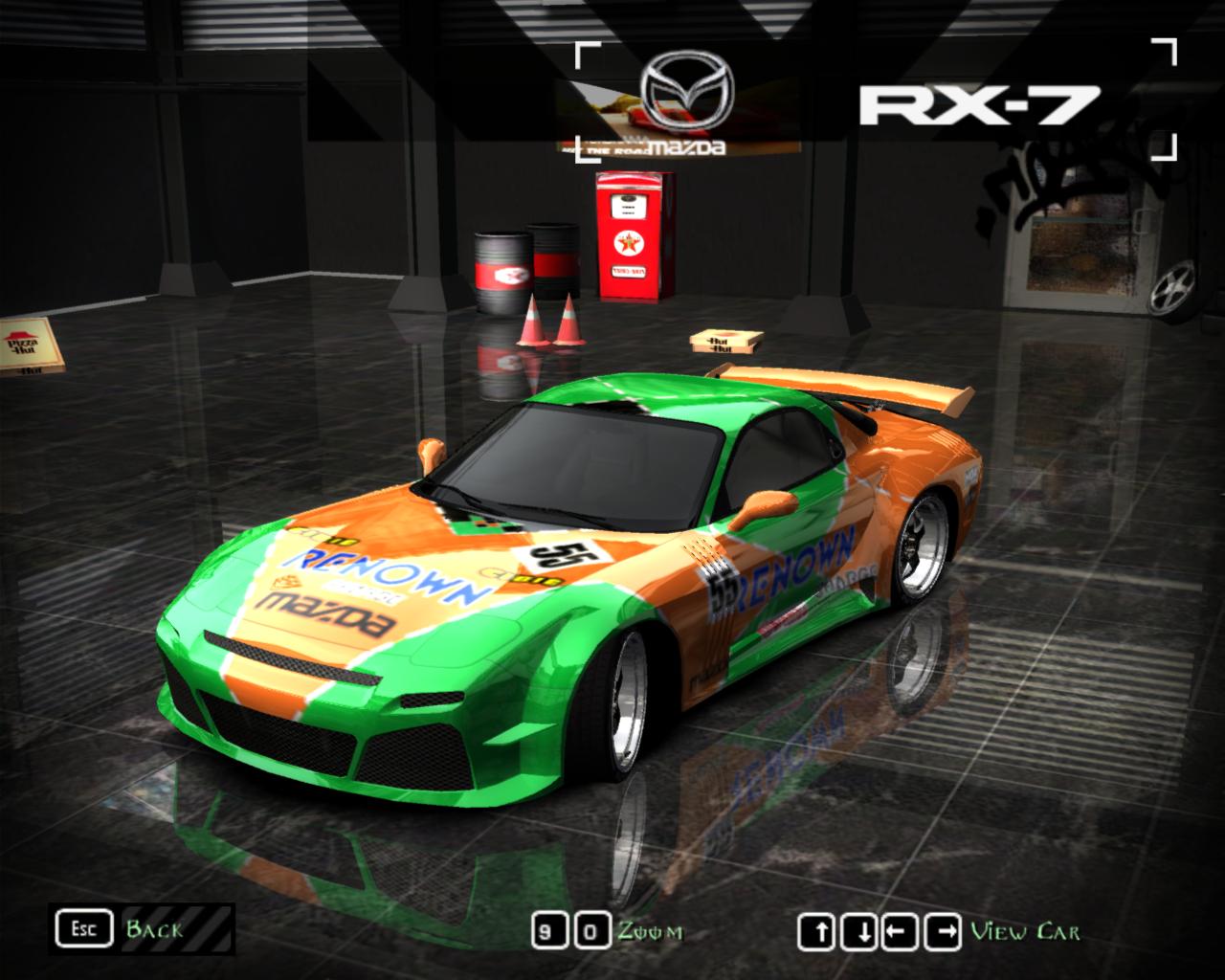Click the Back label next to Esc
The height and width of the screenshot is (980, 1225).
pyautogui.click(x=153, y=928)
